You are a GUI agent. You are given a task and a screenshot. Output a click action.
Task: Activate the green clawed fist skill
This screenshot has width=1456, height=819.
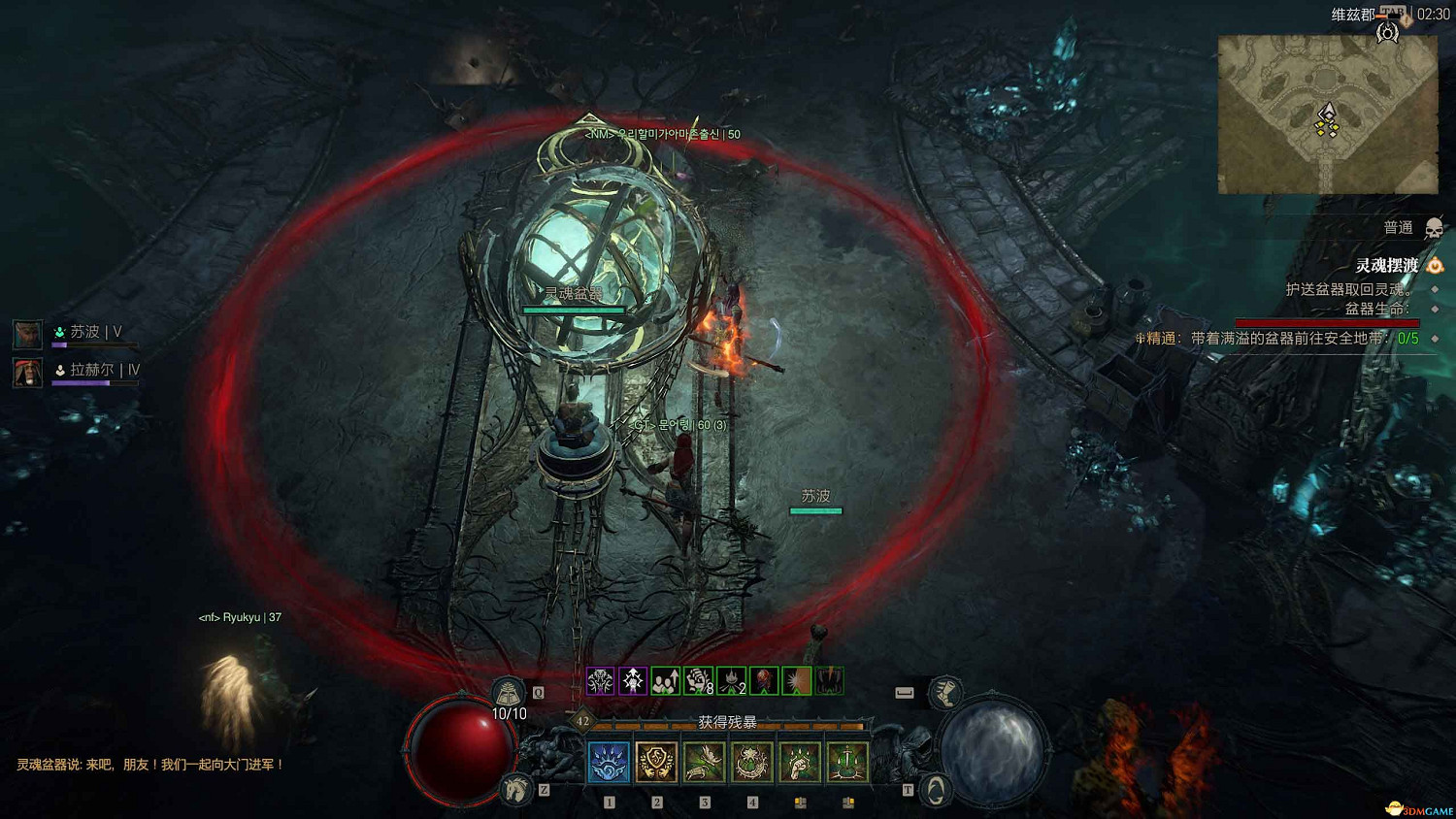pos(799,762)
